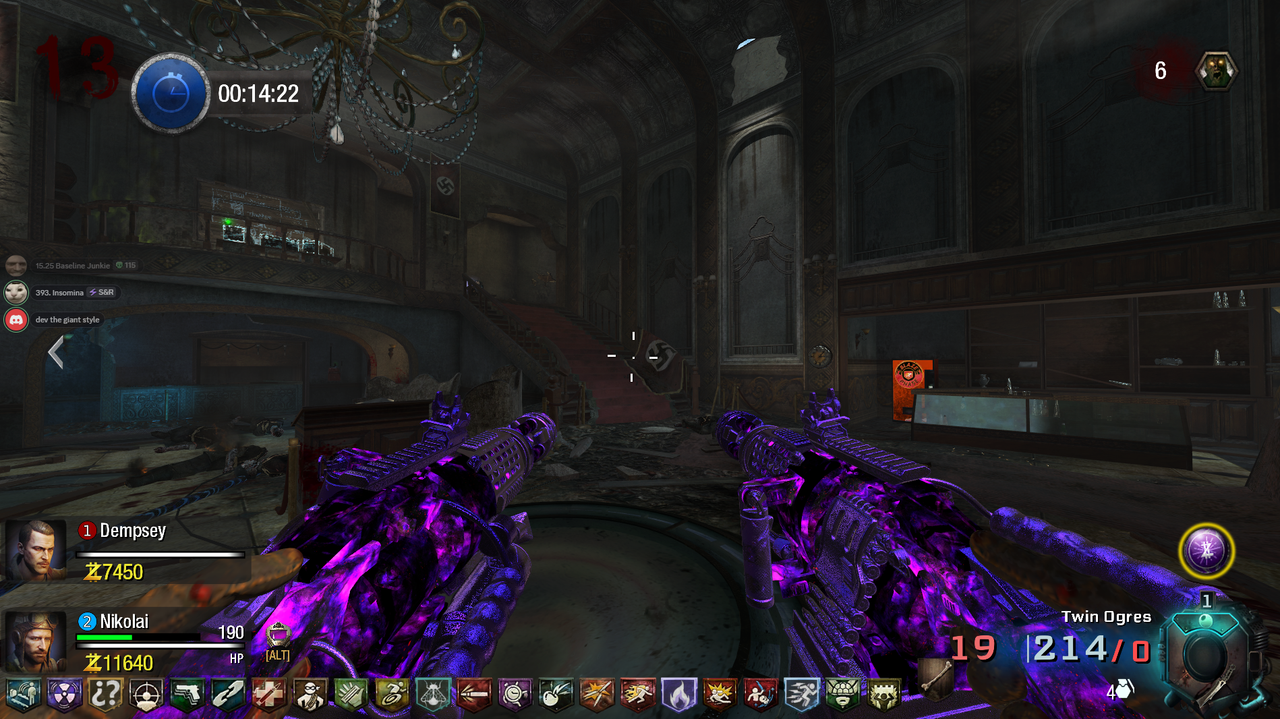Click Dempsey's character portrait
The height and width of the screenshot is (719, 1280).
click(36, 550)
